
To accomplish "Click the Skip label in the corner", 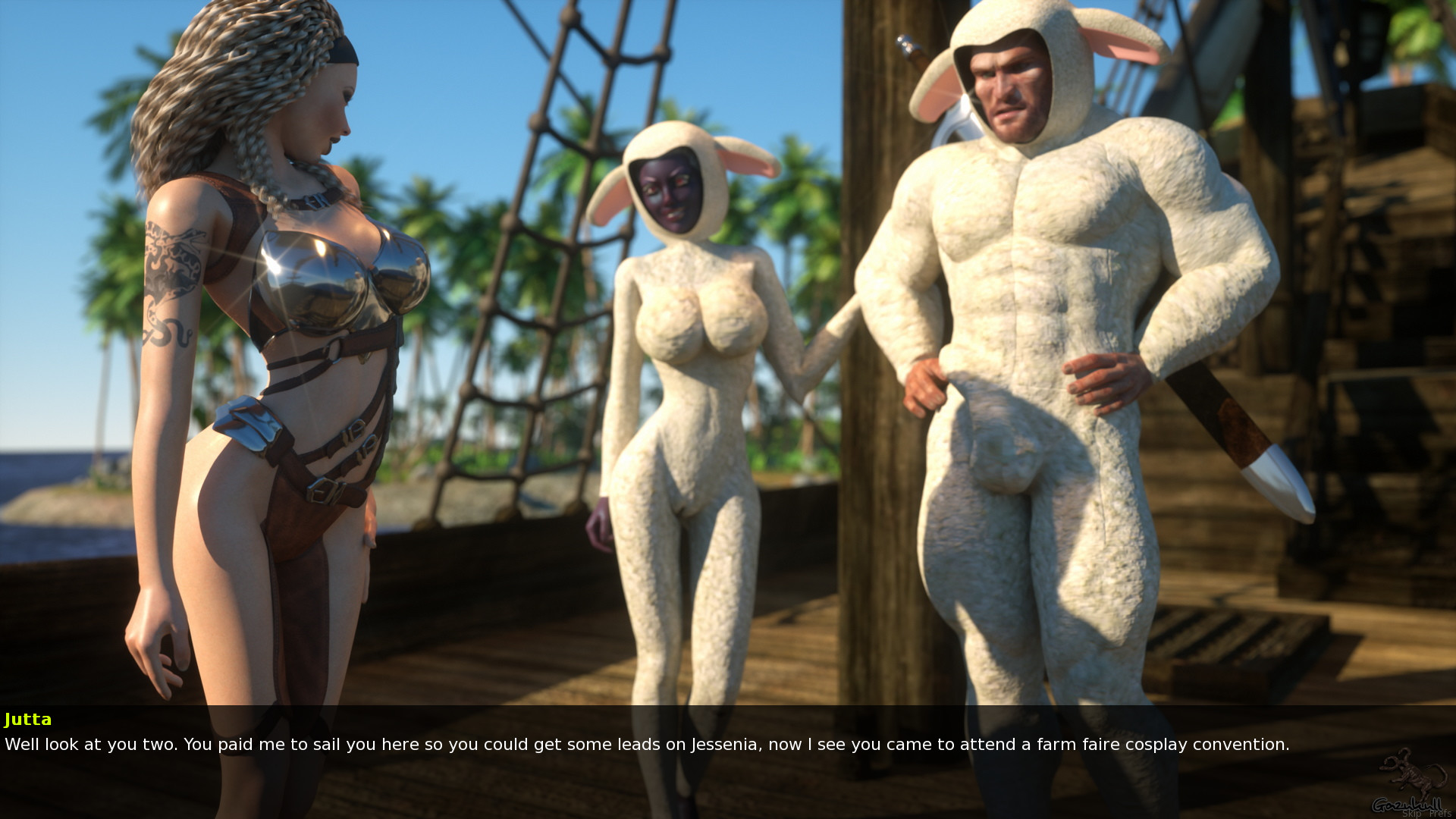I will tap(1412, 813).
